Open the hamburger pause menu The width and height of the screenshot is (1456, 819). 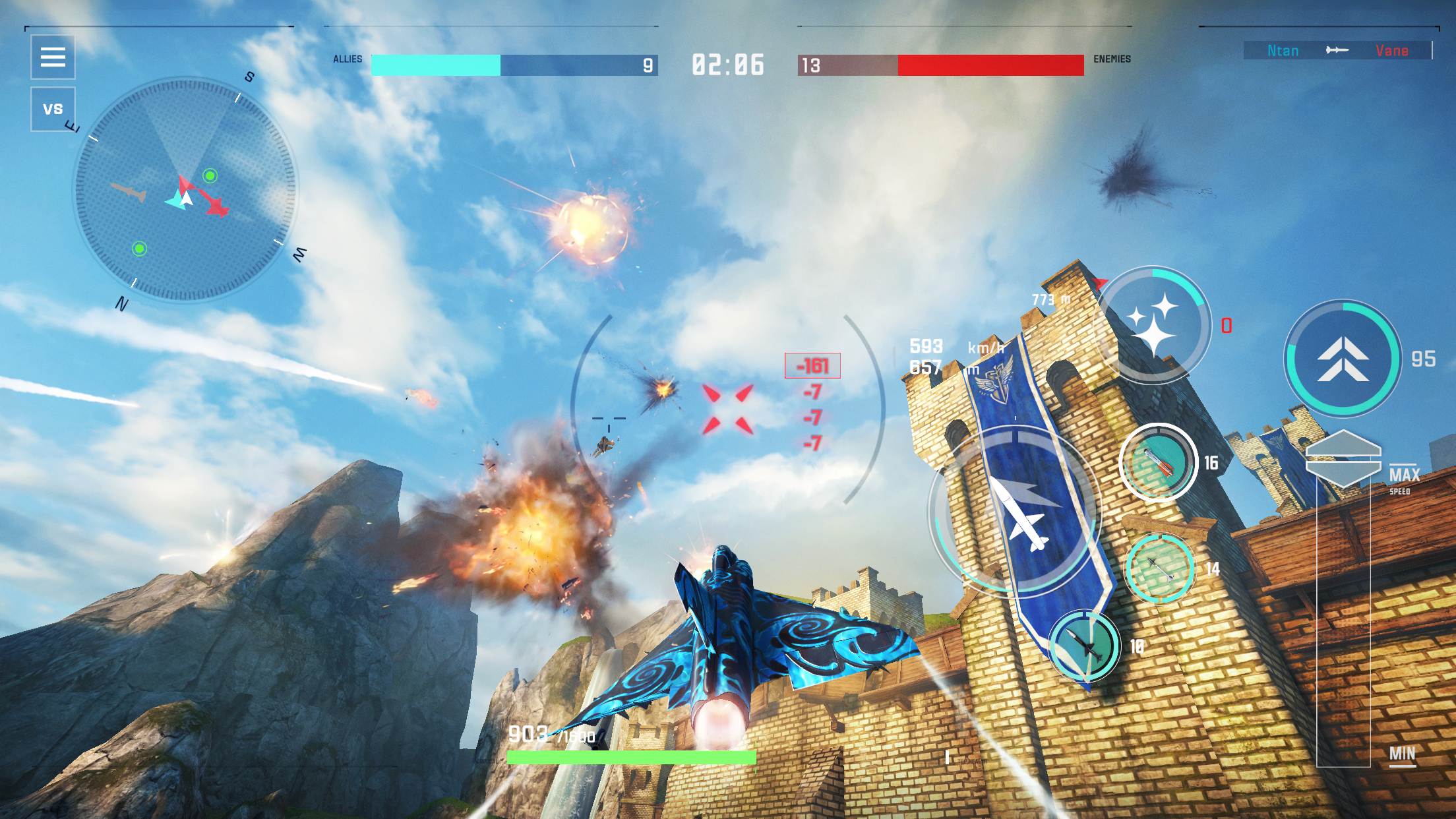(52, 58)
